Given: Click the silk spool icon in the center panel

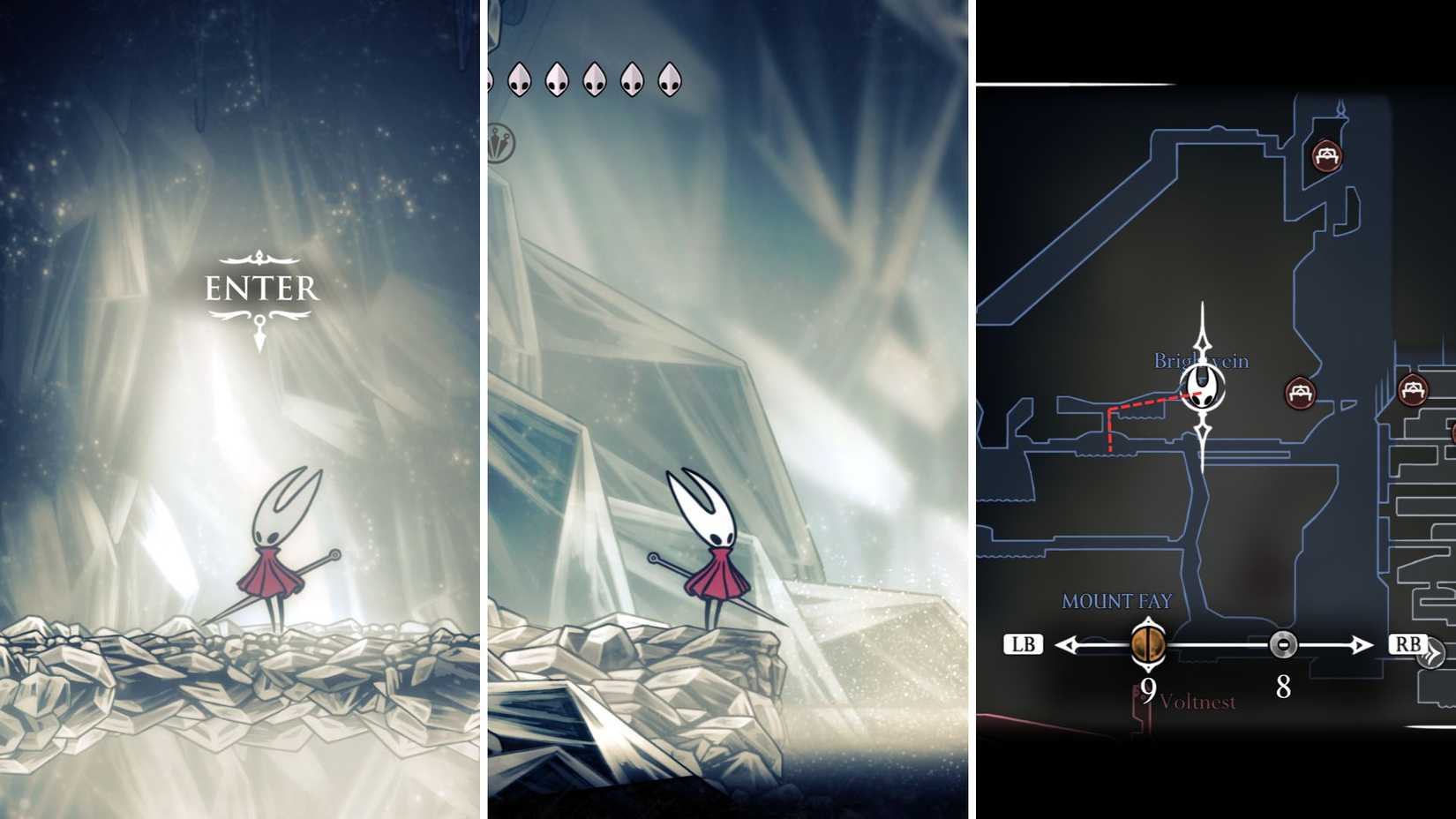Looking at the screenshot, I should [x=499, y=141].
